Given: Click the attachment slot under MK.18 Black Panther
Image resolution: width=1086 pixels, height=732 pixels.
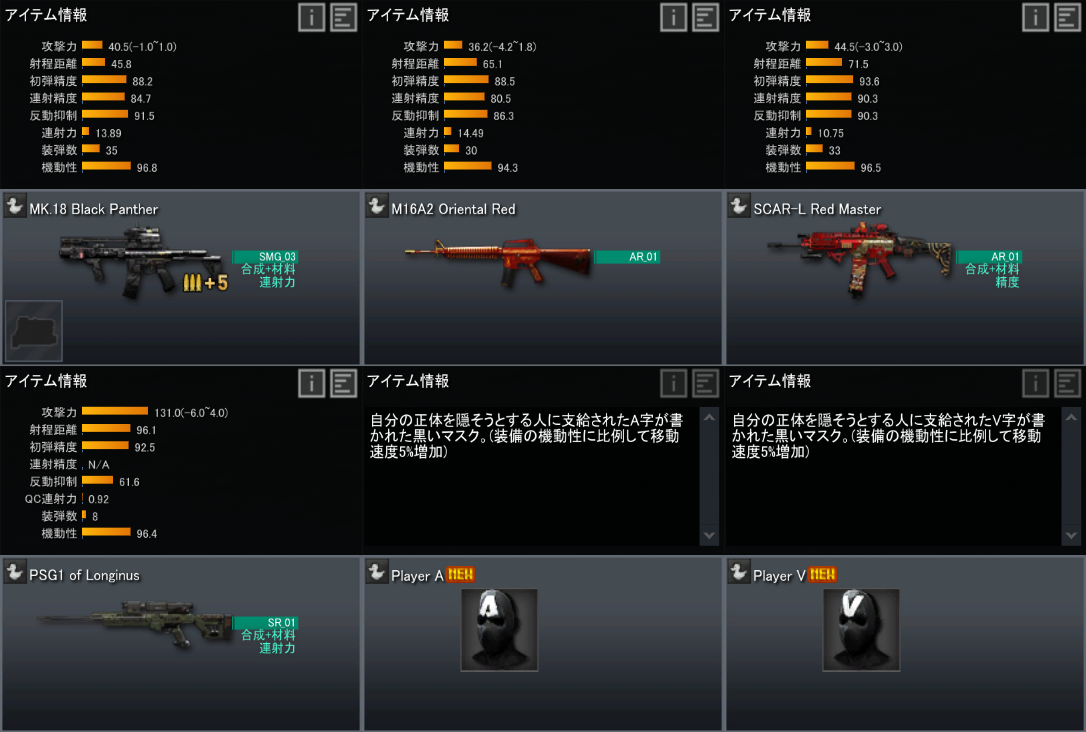Looking at the screenshot, I should click(x=34, y=331).
